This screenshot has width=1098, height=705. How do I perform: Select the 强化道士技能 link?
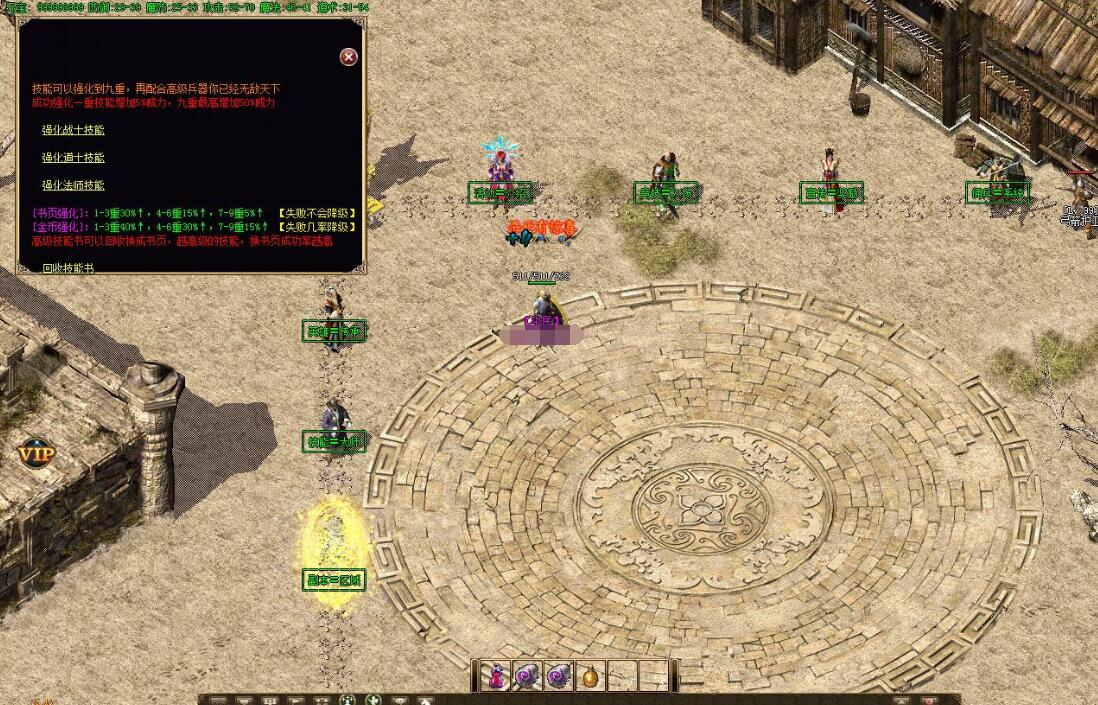(x=73, y=158)
